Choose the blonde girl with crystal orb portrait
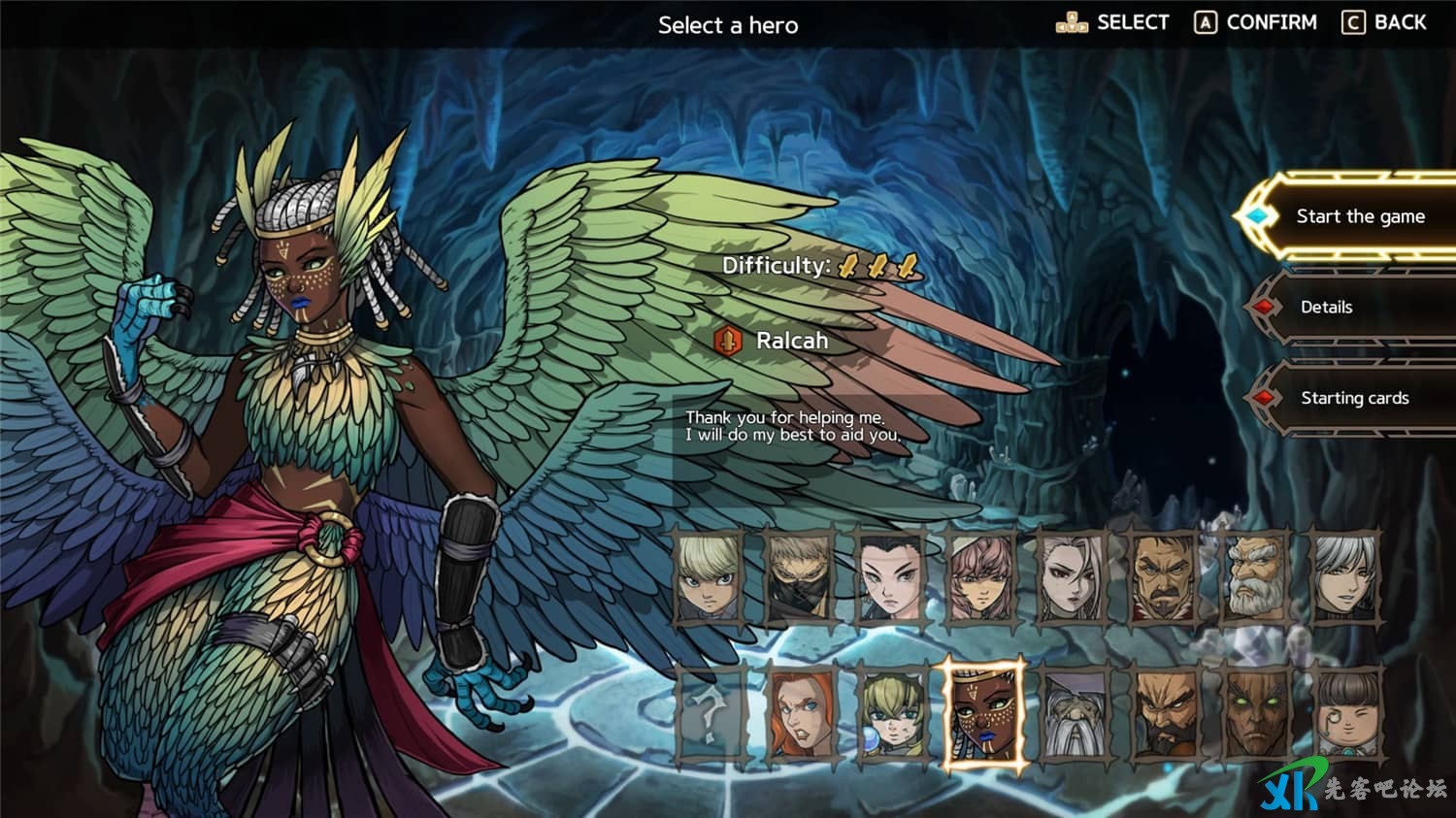The height and width of the screenshot is (818, 1456). pos(891,716)
